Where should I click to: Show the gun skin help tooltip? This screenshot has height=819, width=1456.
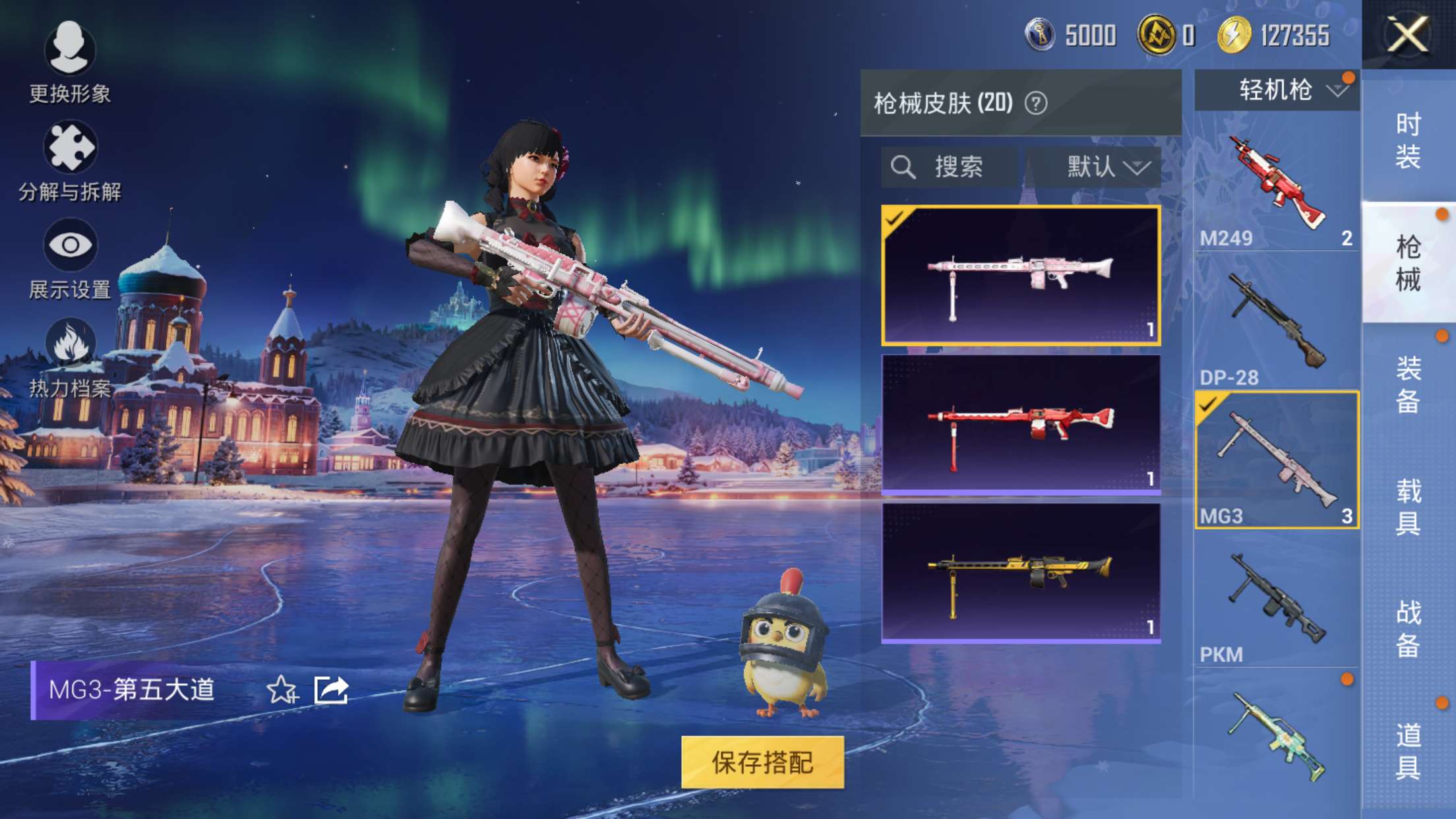(1036, 104)
